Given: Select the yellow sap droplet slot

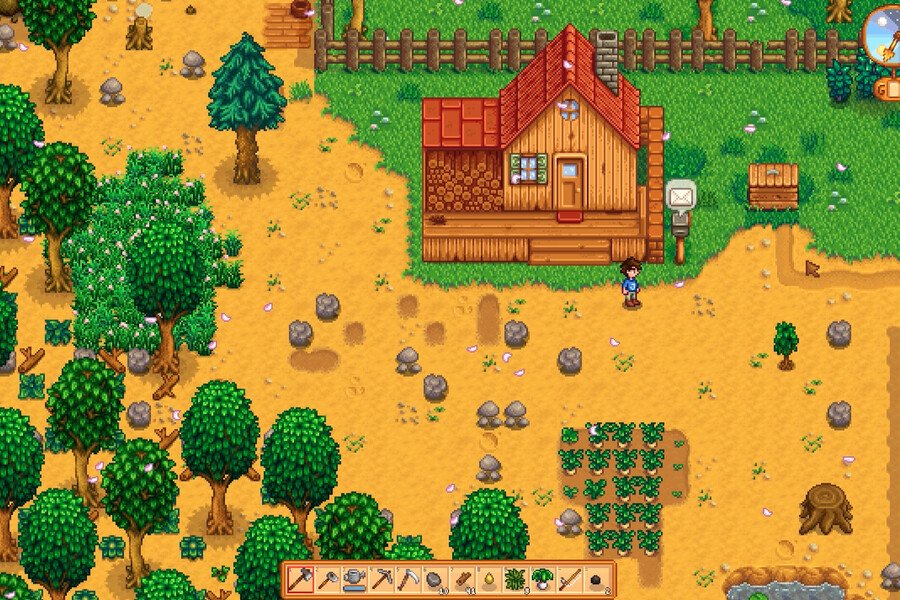Looking at the screenshot, I should [x=489, y=579].
